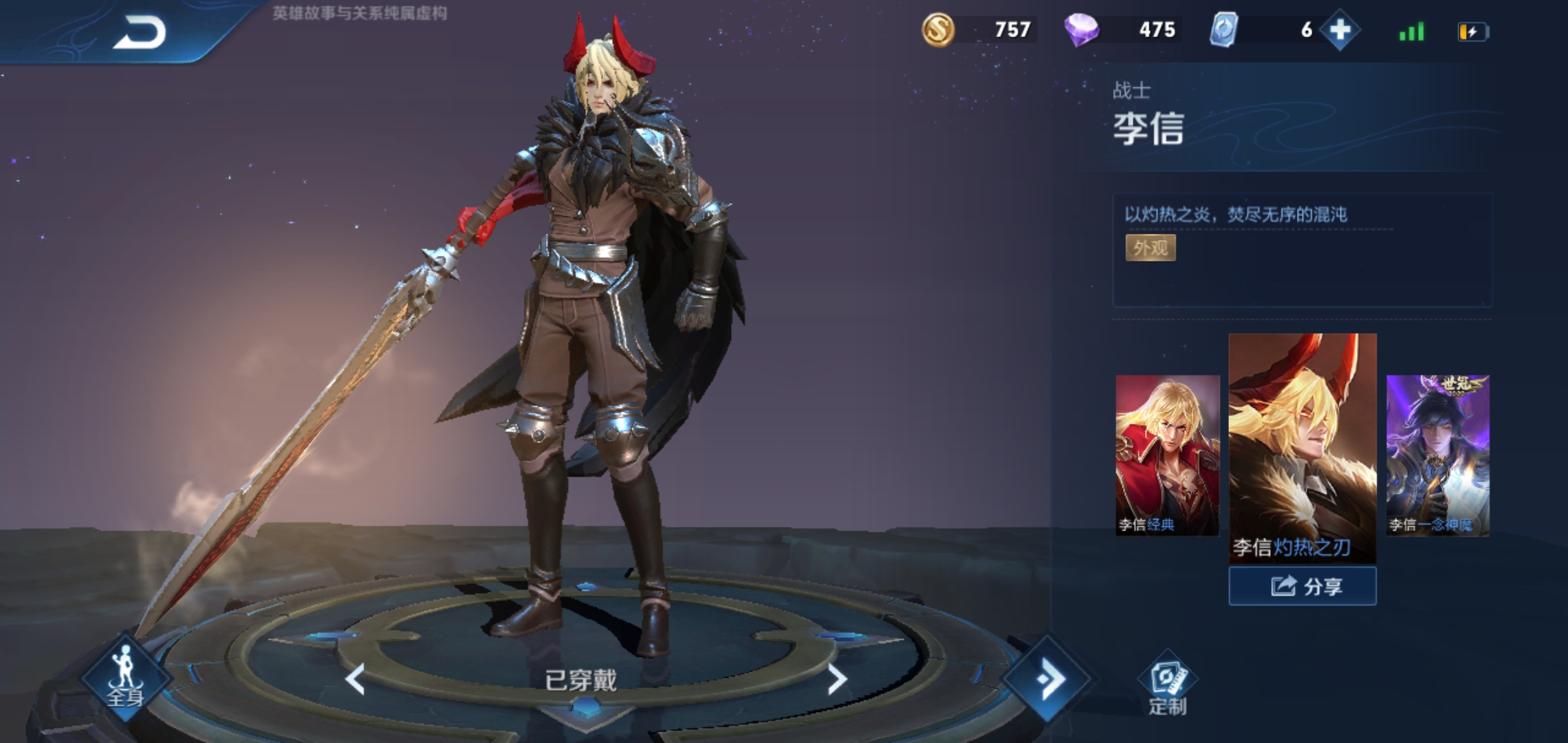This screenshot has width=1568, height=743.
Task: Open the purple diamond currency icon
Action: [x=1081, y=30]
